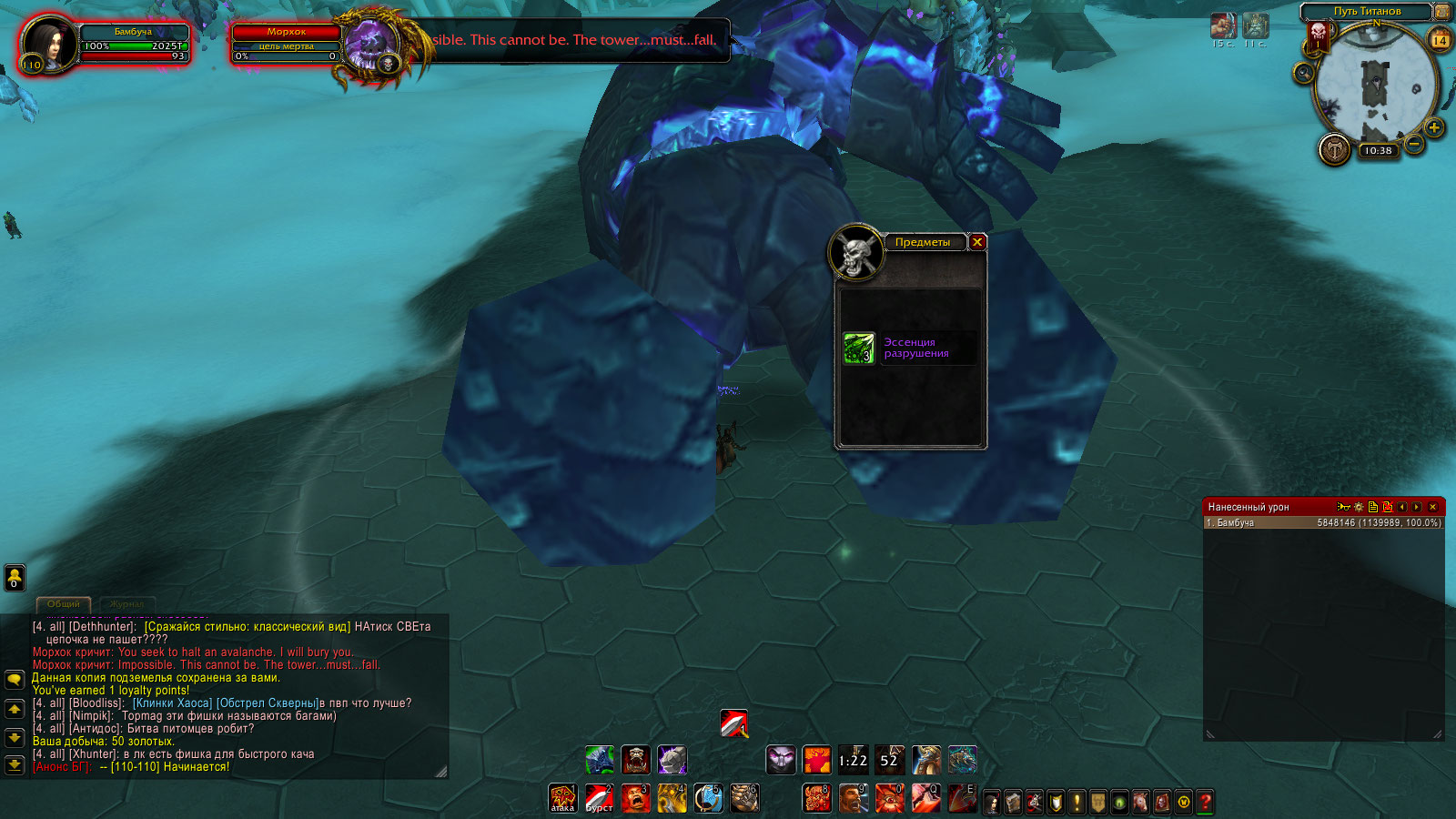Open the calendar showing day 14
This screenshot has width=1456, height=819.
tap(1440, 40)
